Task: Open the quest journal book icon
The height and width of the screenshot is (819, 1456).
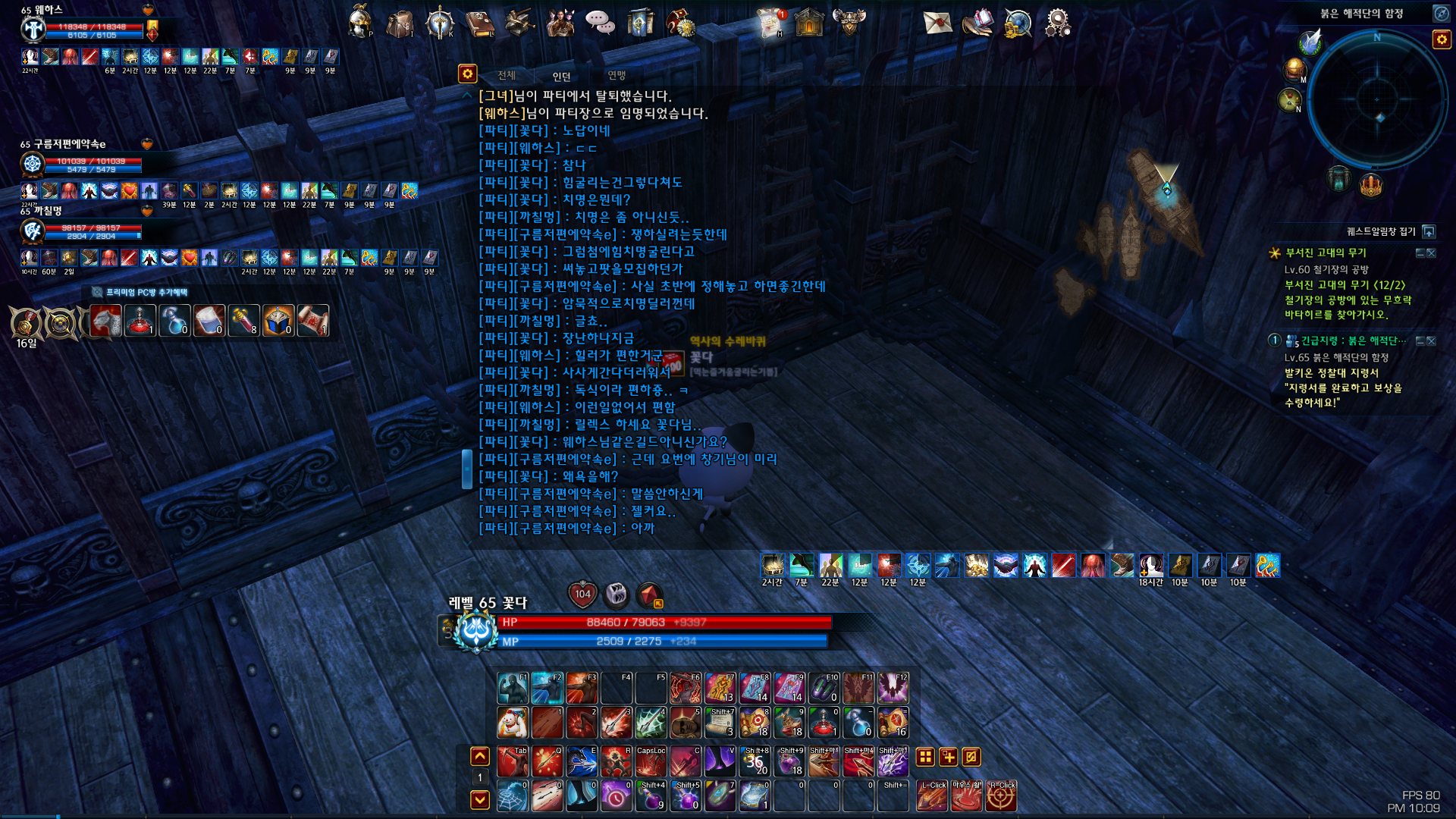Action: 479,23
